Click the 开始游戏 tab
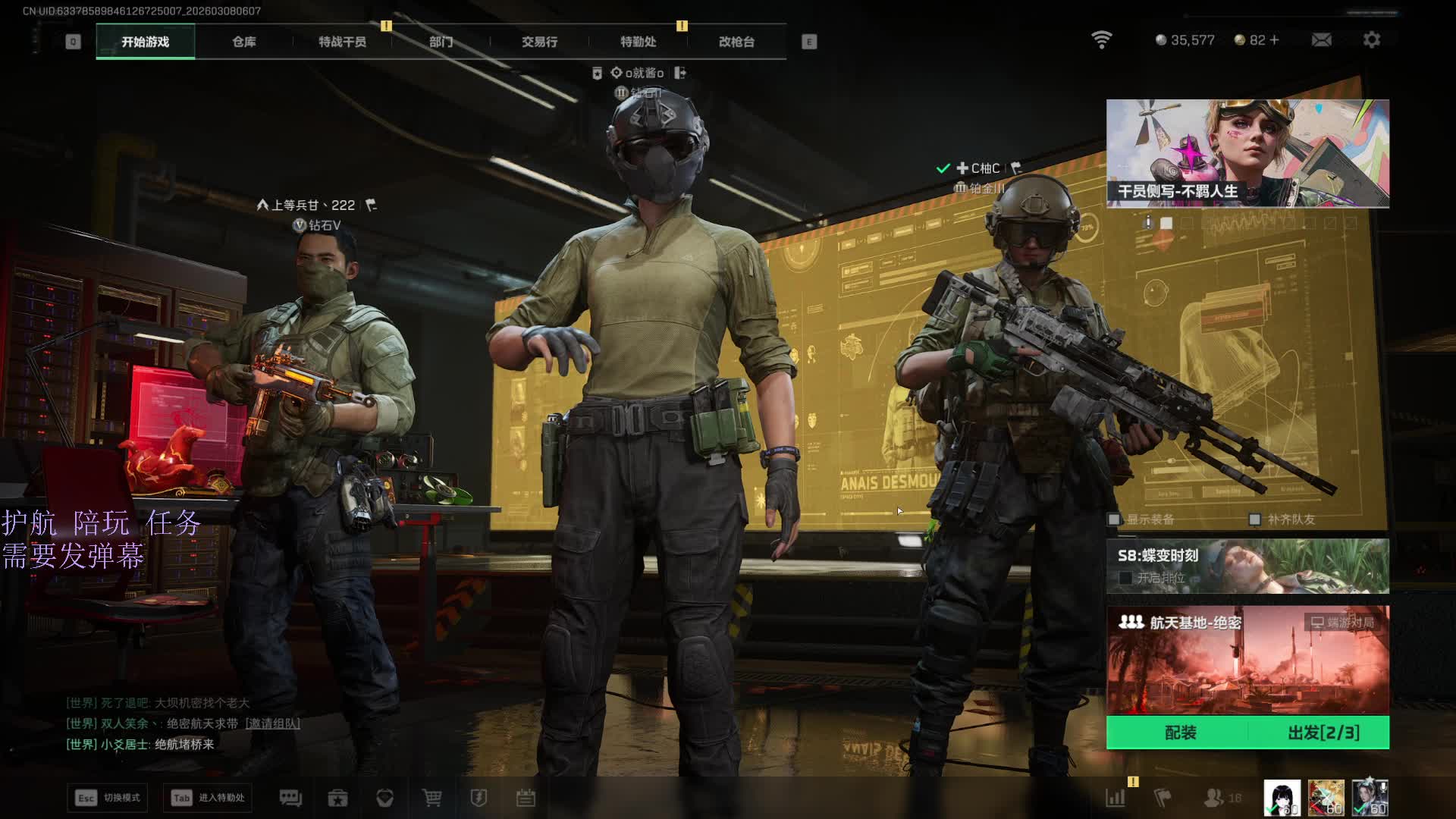 (x=145, y=42)
